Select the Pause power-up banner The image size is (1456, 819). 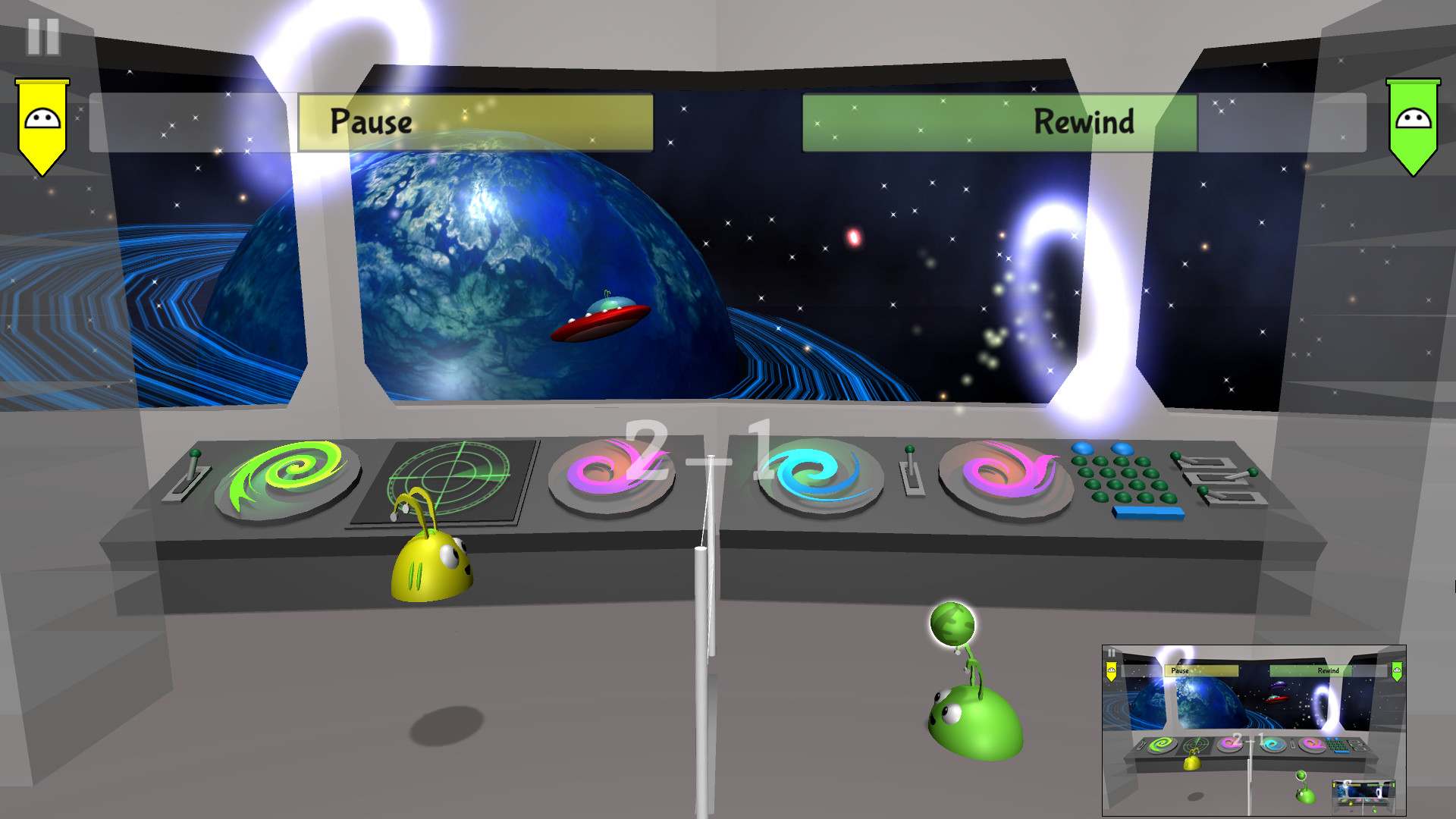tap(476, 122)
